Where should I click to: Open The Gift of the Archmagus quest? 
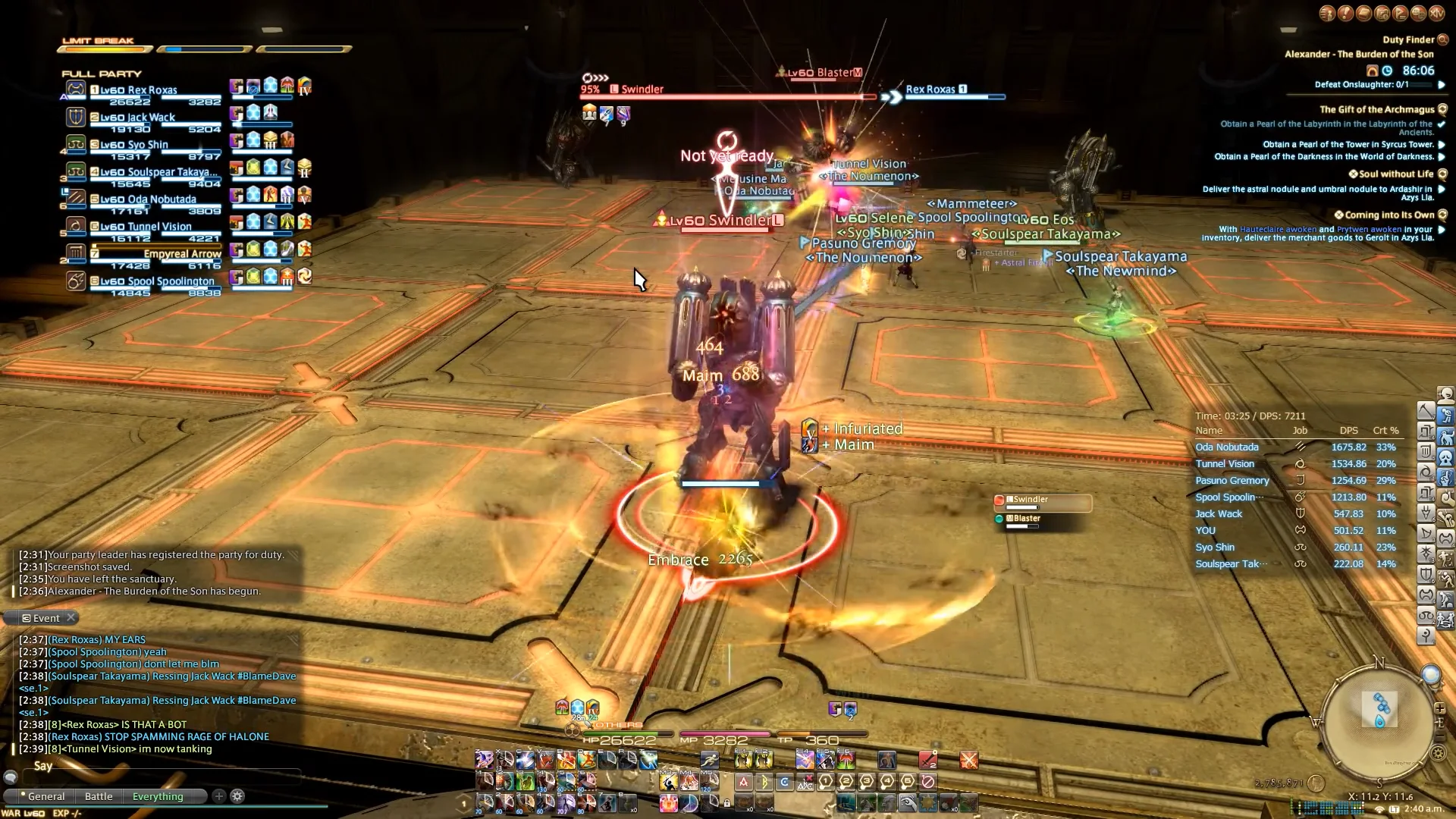point(1376,109)
